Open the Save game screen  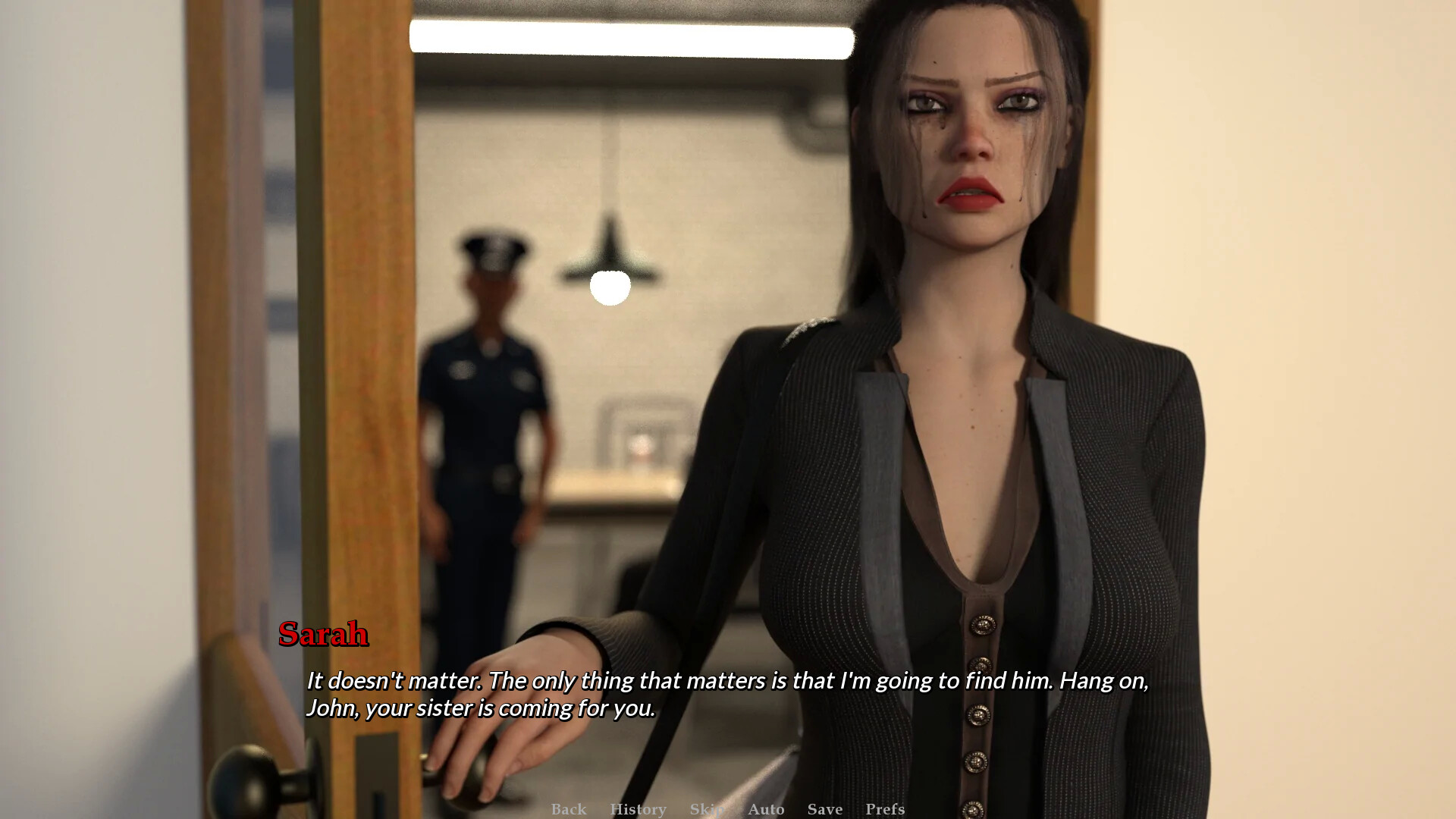pos(825,809)
